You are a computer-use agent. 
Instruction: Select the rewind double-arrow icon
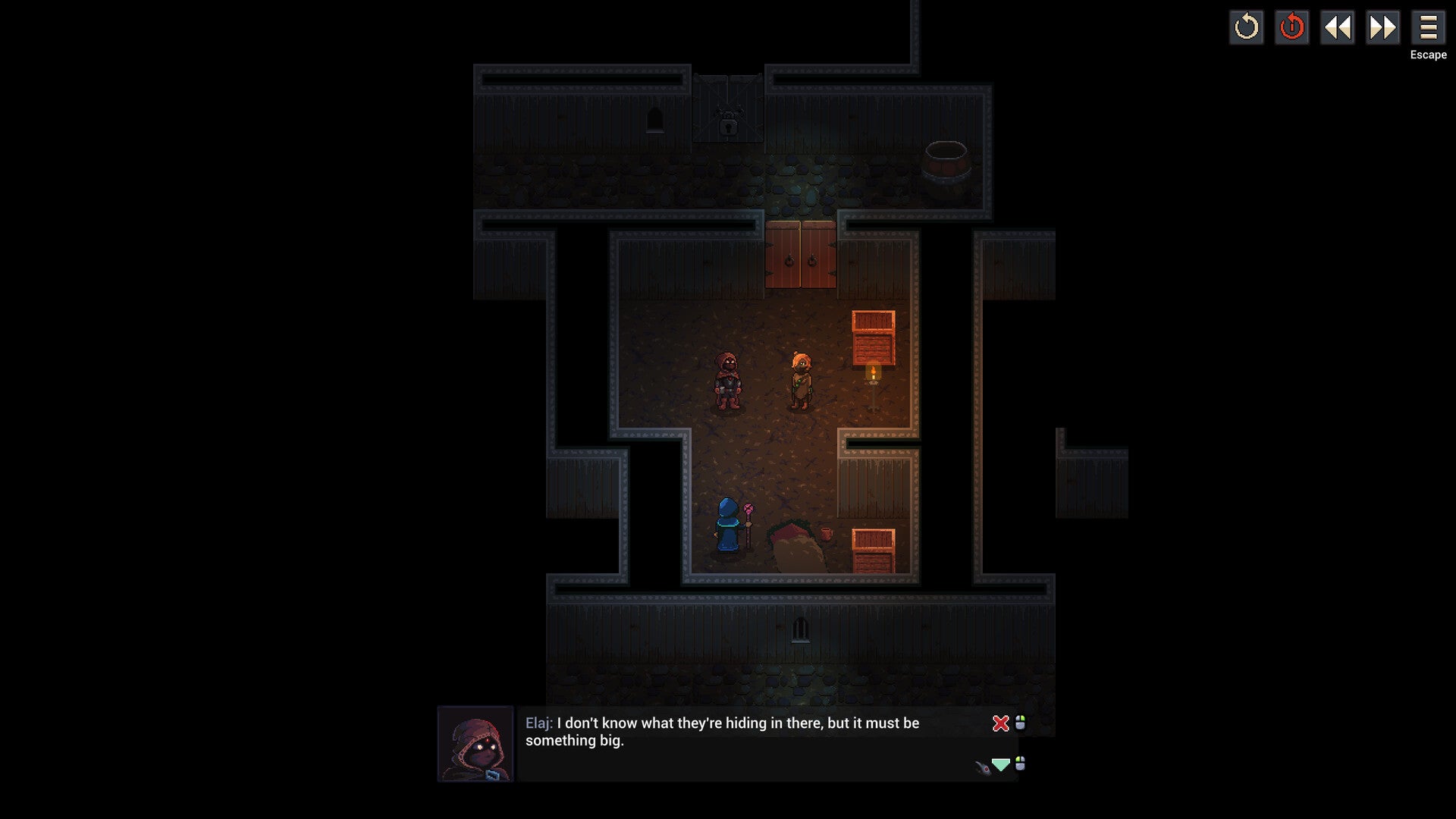tap(1338, 28)
